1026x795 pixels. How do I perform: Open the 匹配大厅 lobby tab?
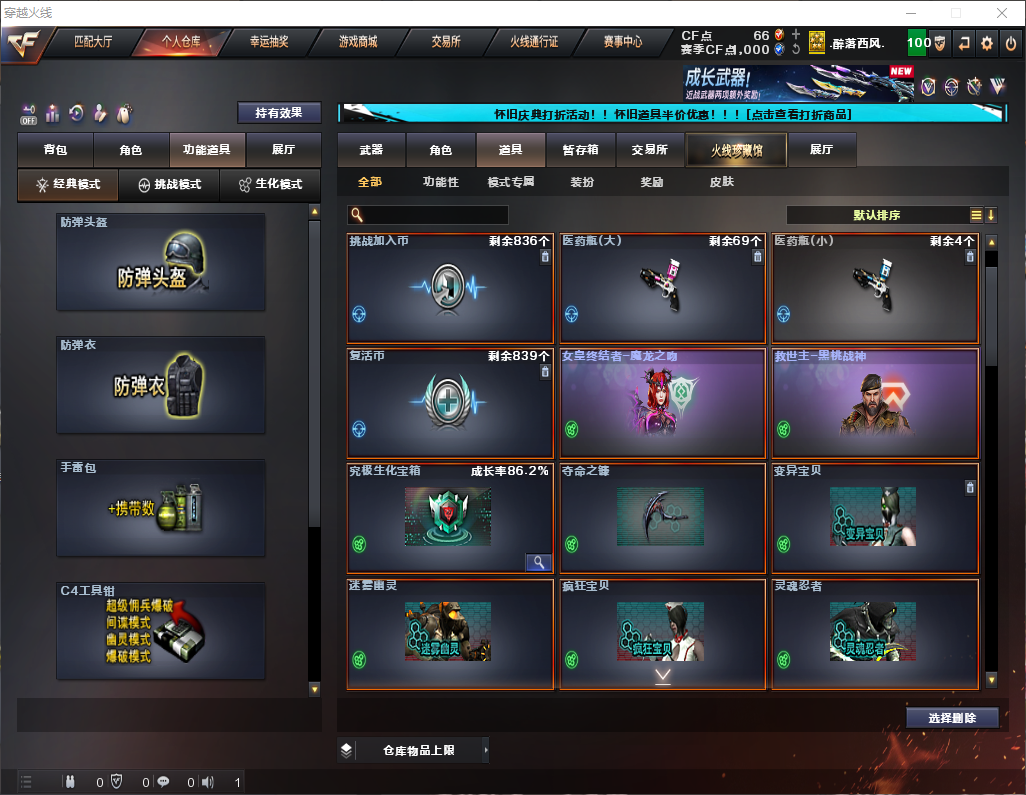tap(95, 42)
